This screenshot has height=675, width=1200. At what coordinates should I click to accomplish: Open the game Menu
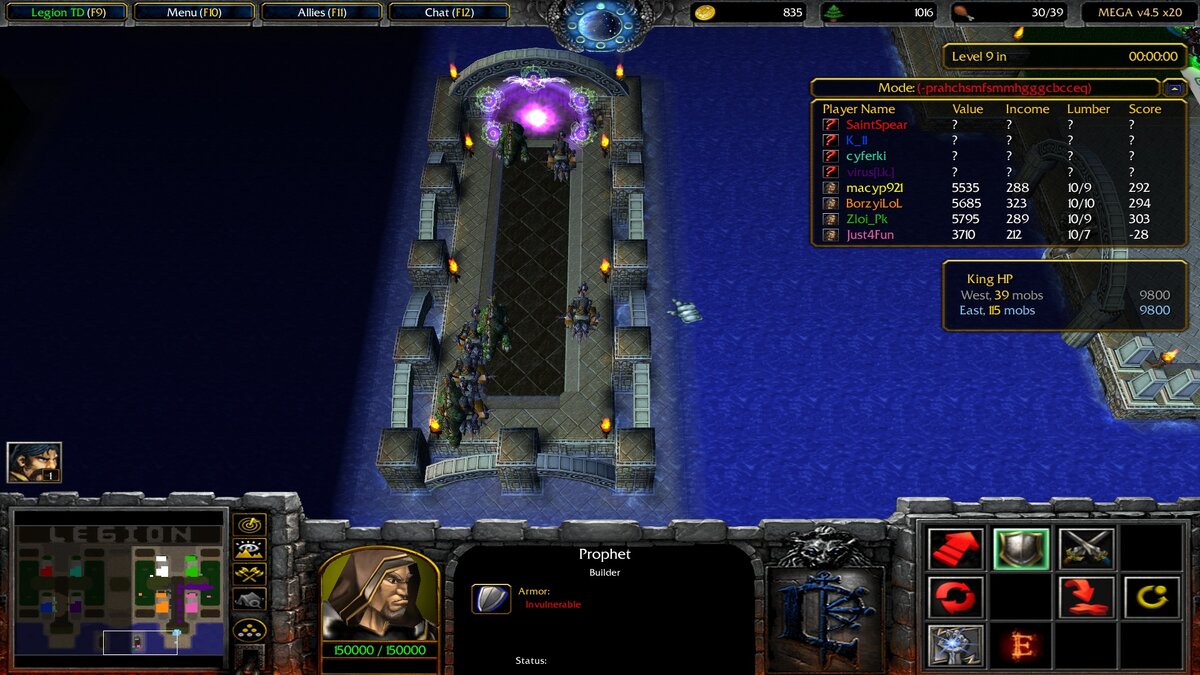[194, 13]
